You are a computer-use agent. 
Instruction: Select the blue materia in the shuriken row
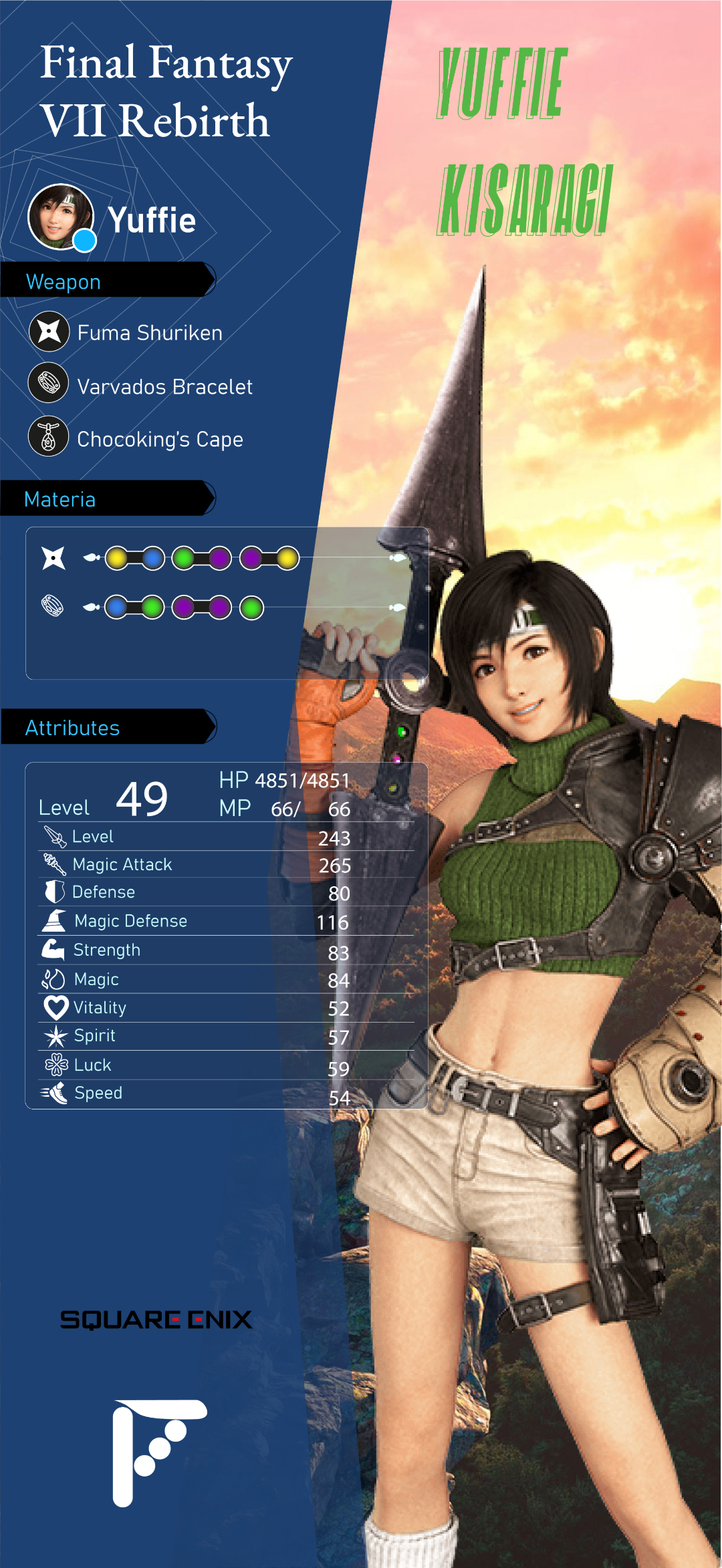click(153, 558)
